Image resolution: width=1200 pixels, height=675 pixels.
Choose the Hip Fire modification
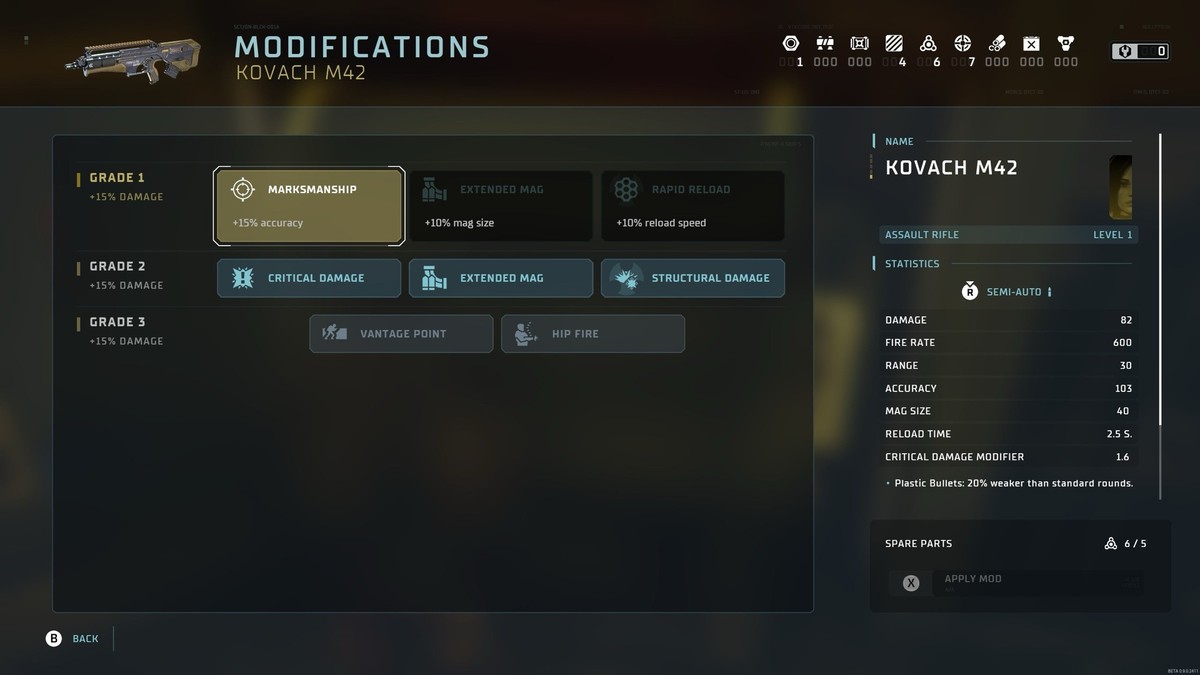point(592,334)
